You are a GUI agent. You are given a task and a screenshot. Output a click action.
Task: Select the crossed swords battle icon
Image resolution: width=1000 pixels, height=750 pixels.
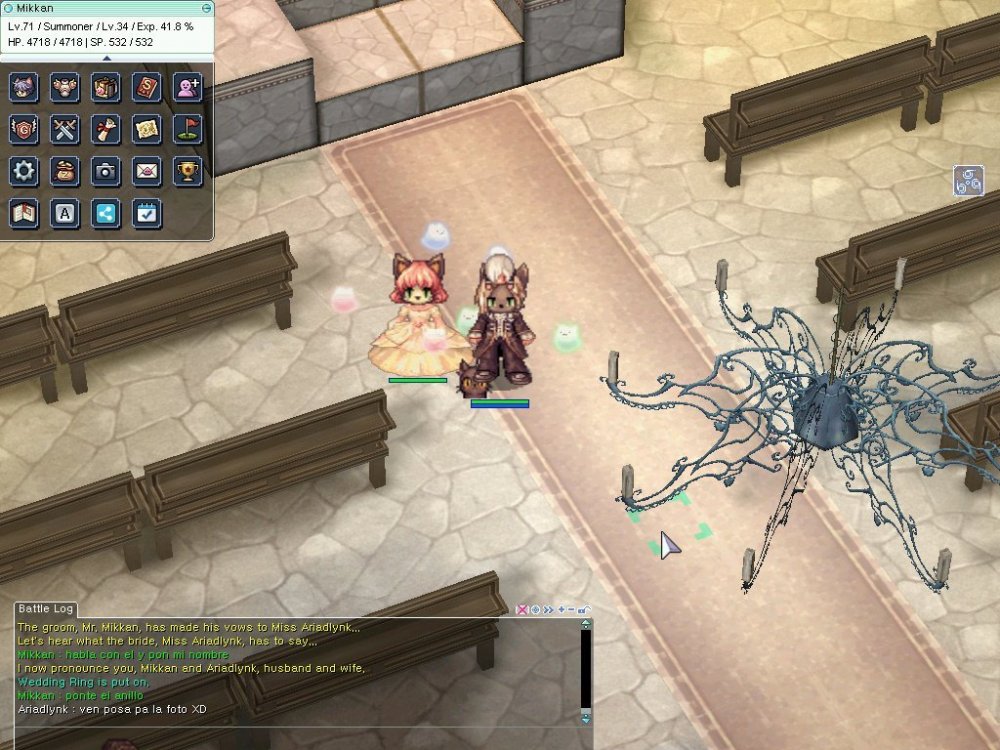65,129
